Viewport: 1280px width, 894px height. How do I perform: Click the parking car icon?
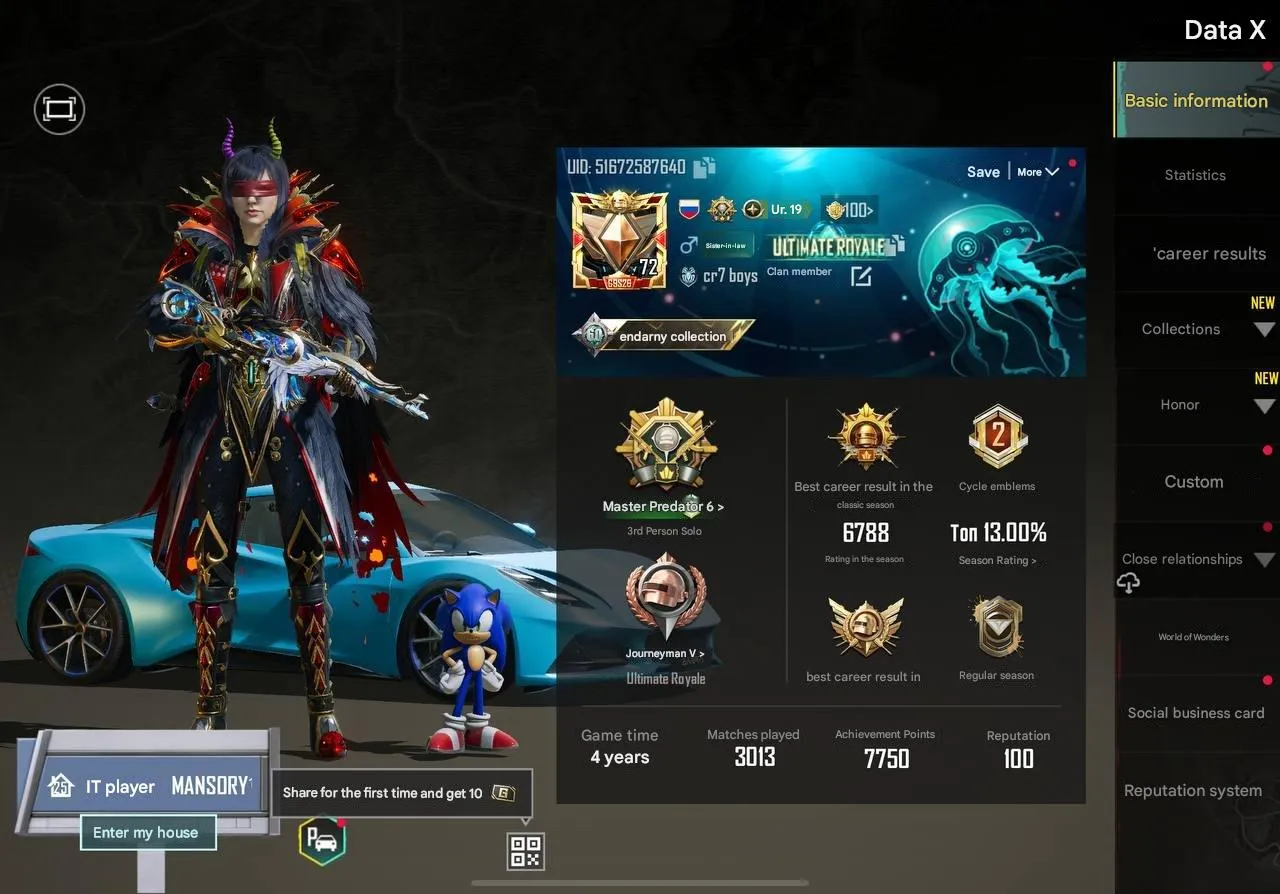point(322,843)
